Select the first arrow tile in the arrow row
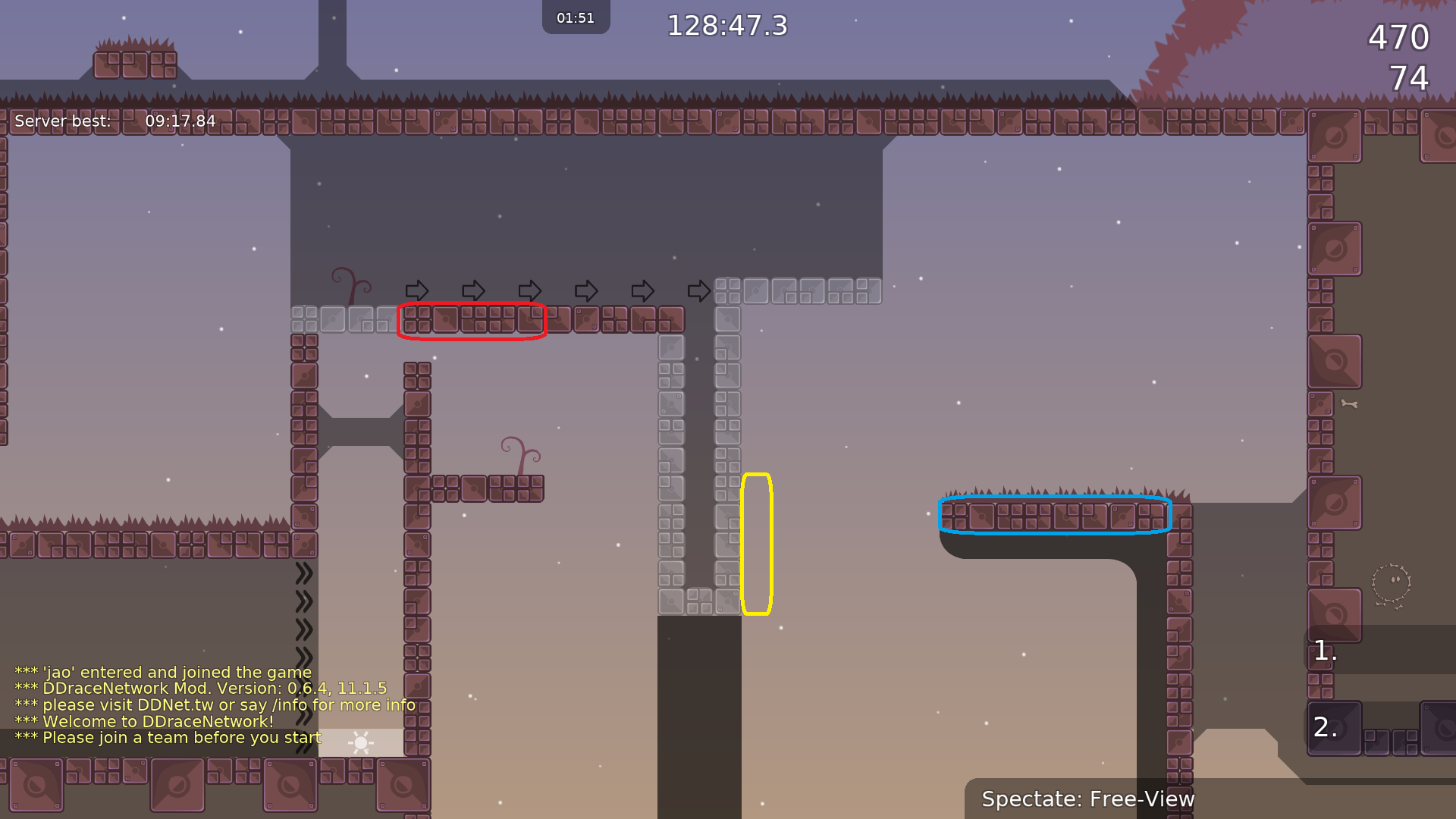The width and height of the screenshot is (1456, 819). [417, 291]
